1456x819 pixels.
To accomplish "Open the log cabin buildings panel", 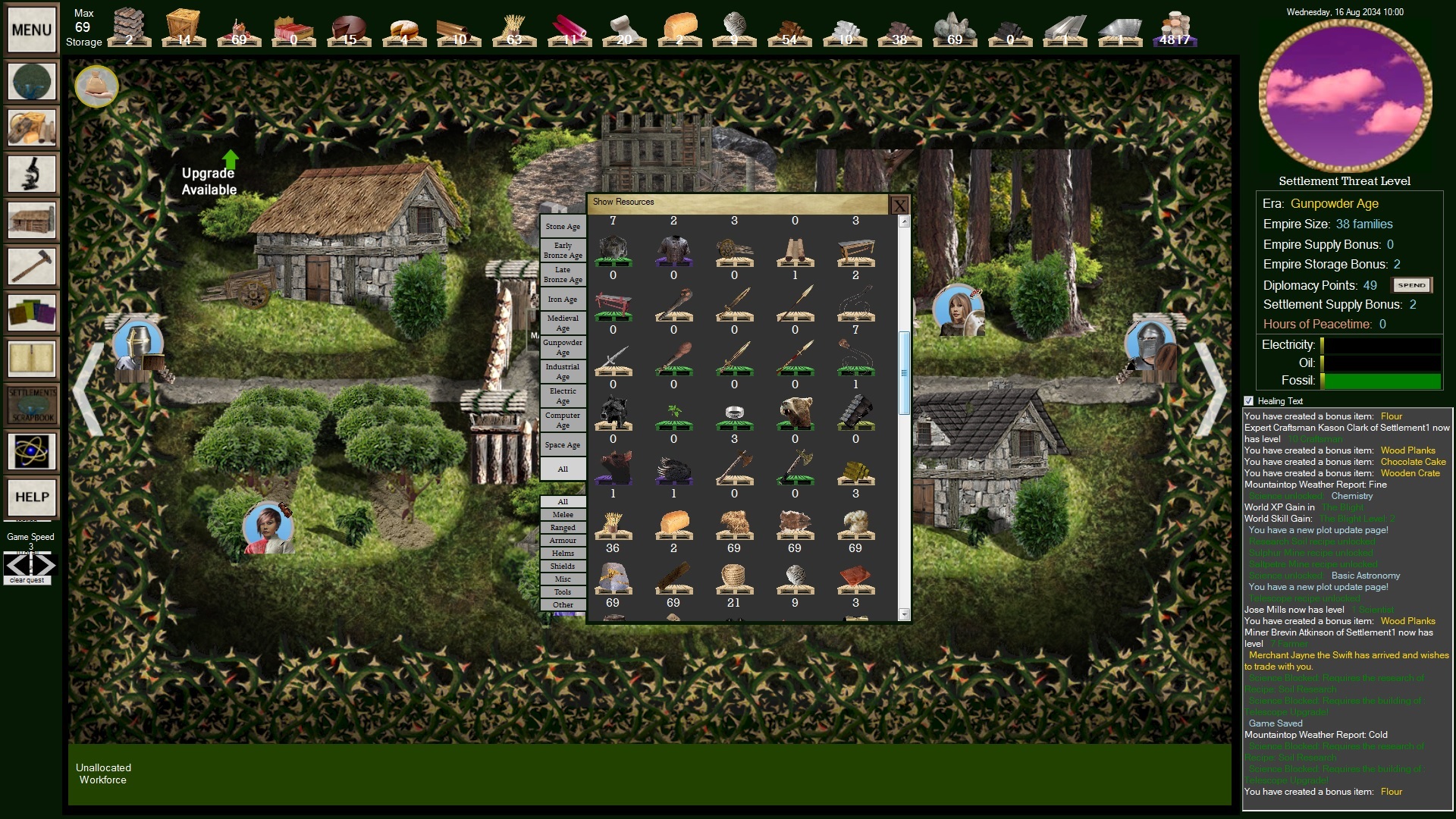I will pos(31,220).
